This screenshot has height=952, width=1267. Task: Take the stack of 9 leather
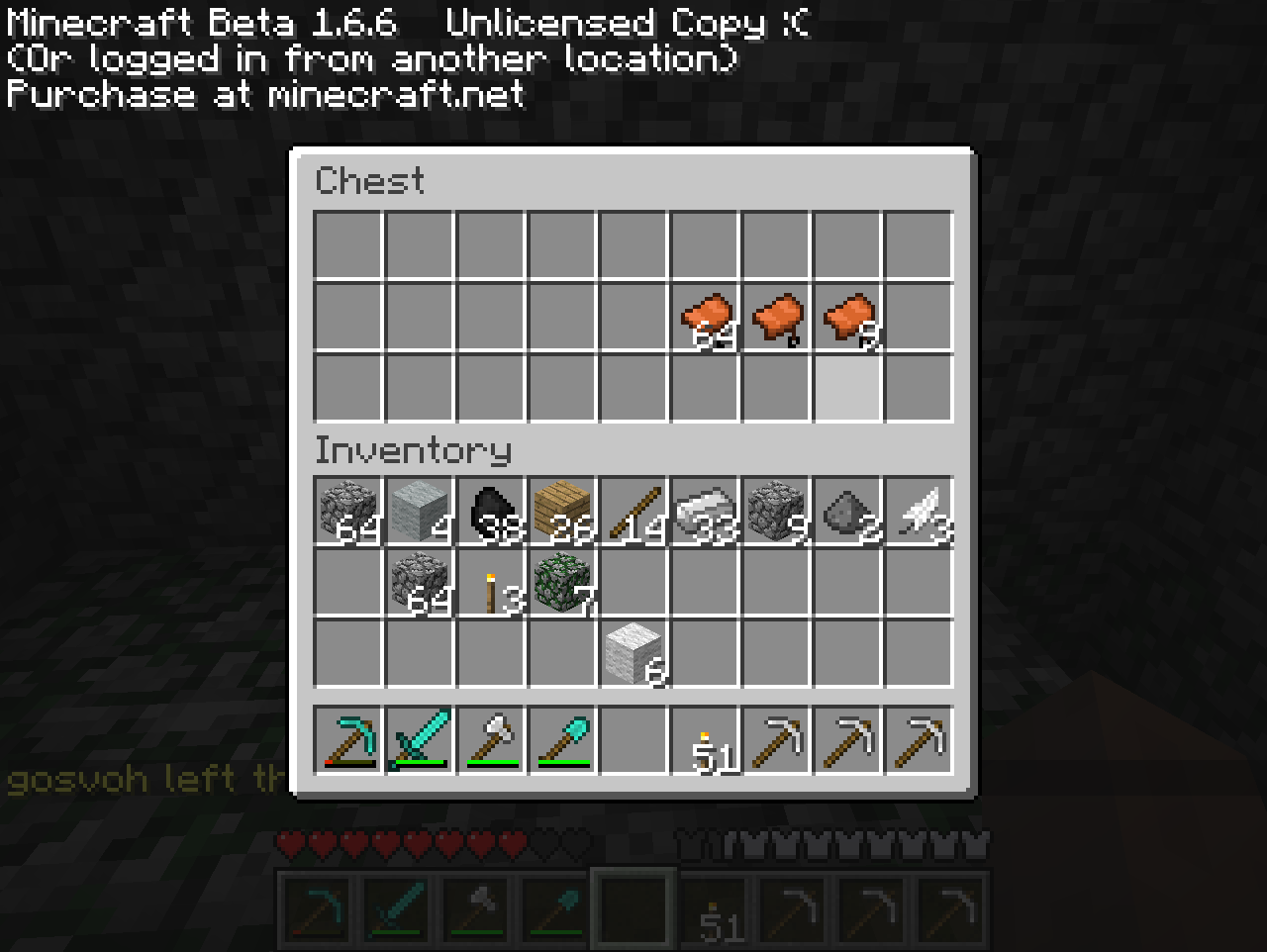[x=847, y=318]
